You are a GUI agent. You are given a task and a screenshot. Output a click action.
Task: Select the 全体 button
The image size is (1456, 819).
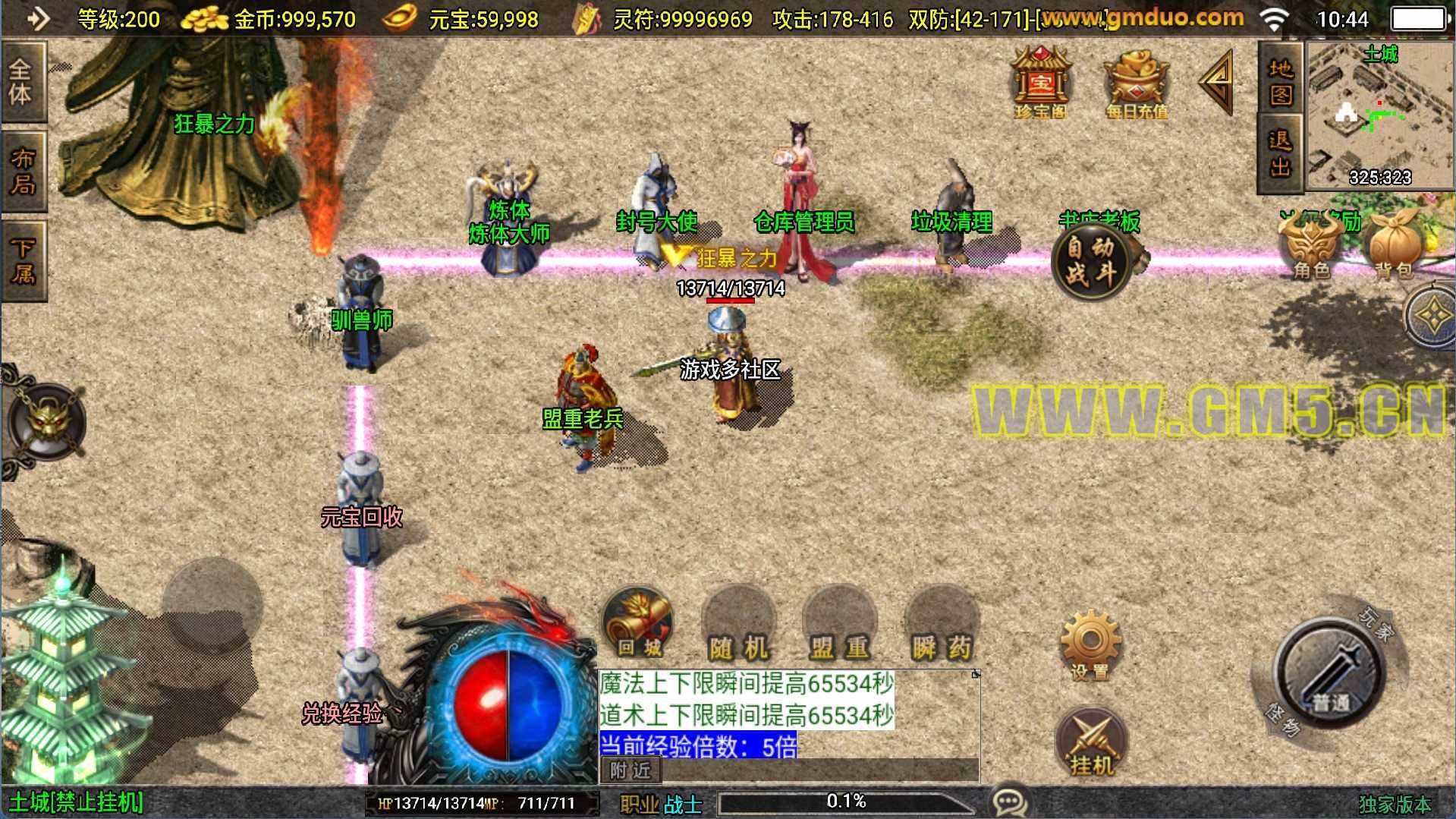coord(23,81)
